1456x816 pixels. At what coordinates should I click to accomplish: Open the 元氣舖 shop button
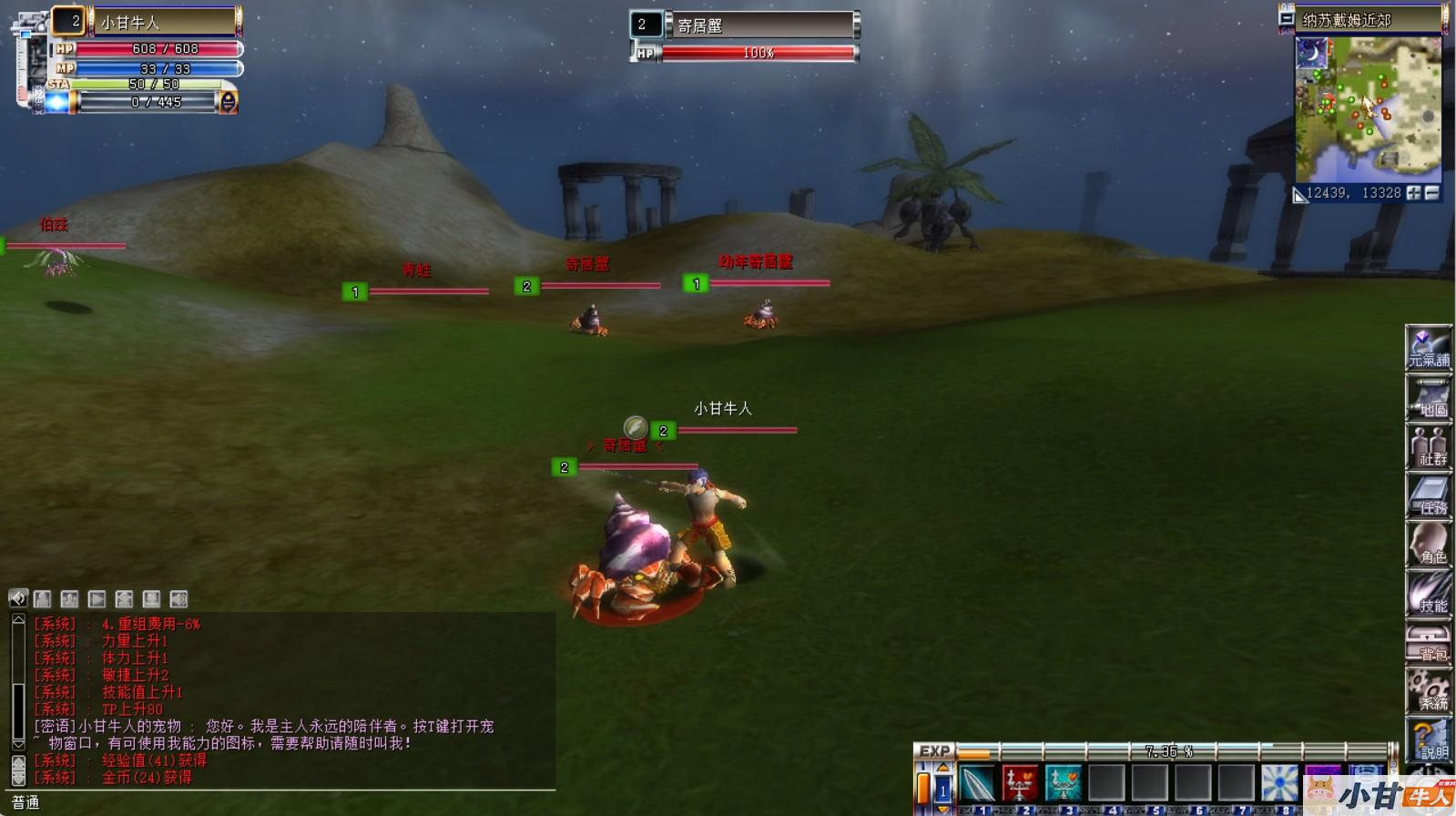(x=1428, y=349)
